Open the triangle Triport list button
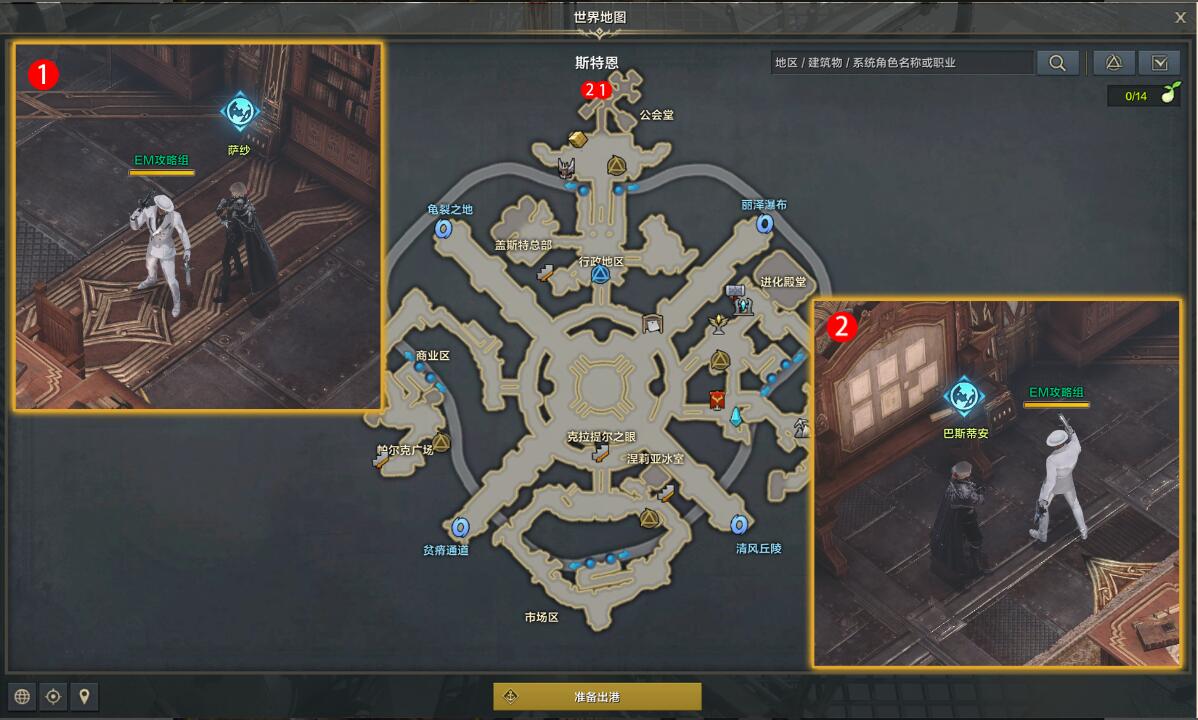The image size is (1198, 720). [x=1113, y=63]
